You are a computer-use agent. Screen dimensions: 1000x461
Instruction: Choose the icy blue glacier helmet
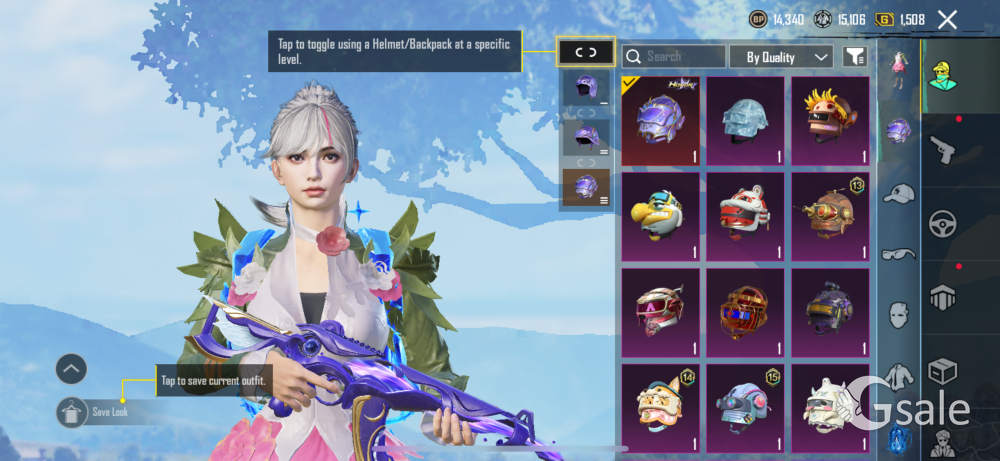click(x=745, y=121)
